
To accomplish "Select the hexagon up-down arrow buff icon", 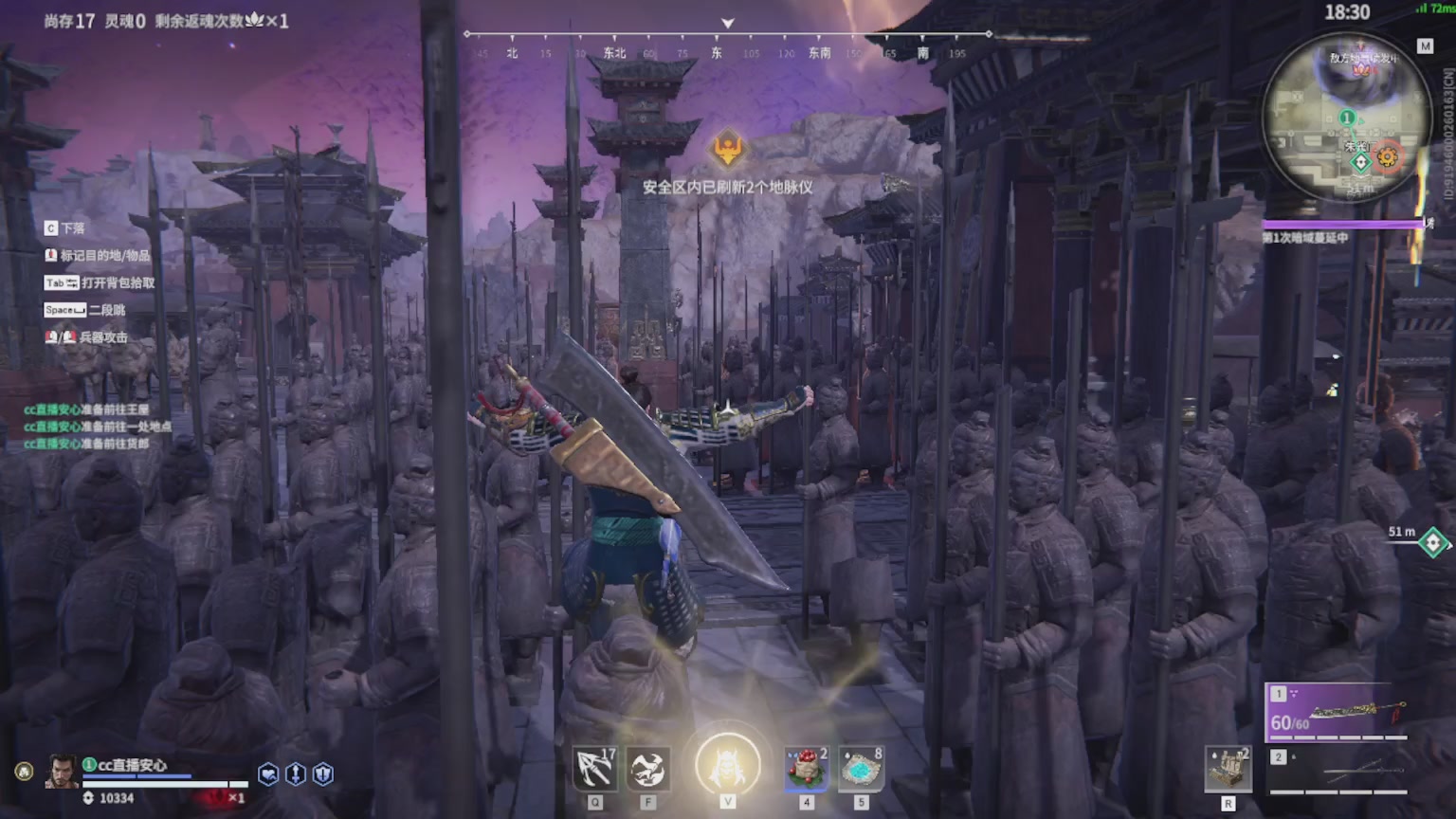I will point(296,774).
